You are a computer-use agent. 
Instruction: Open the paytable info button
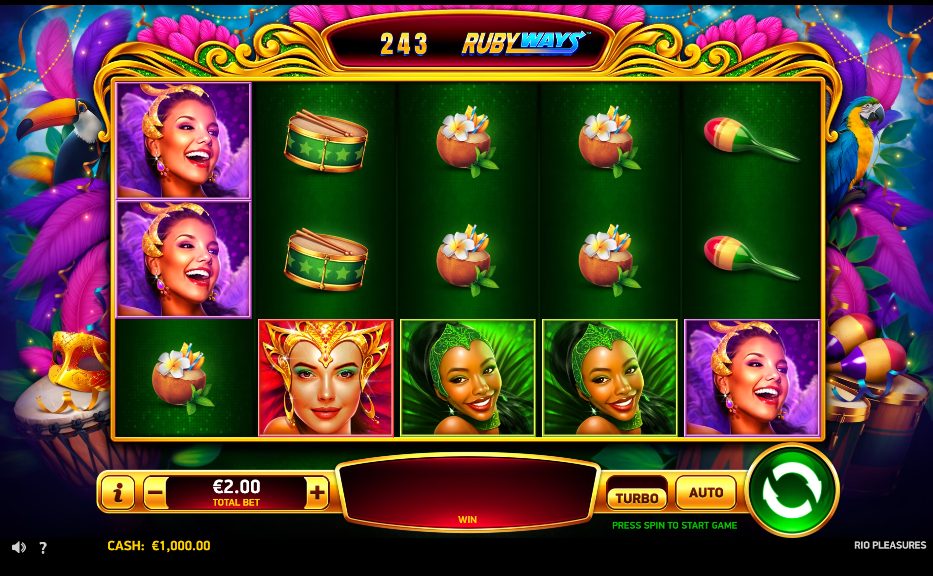[119, 492]
